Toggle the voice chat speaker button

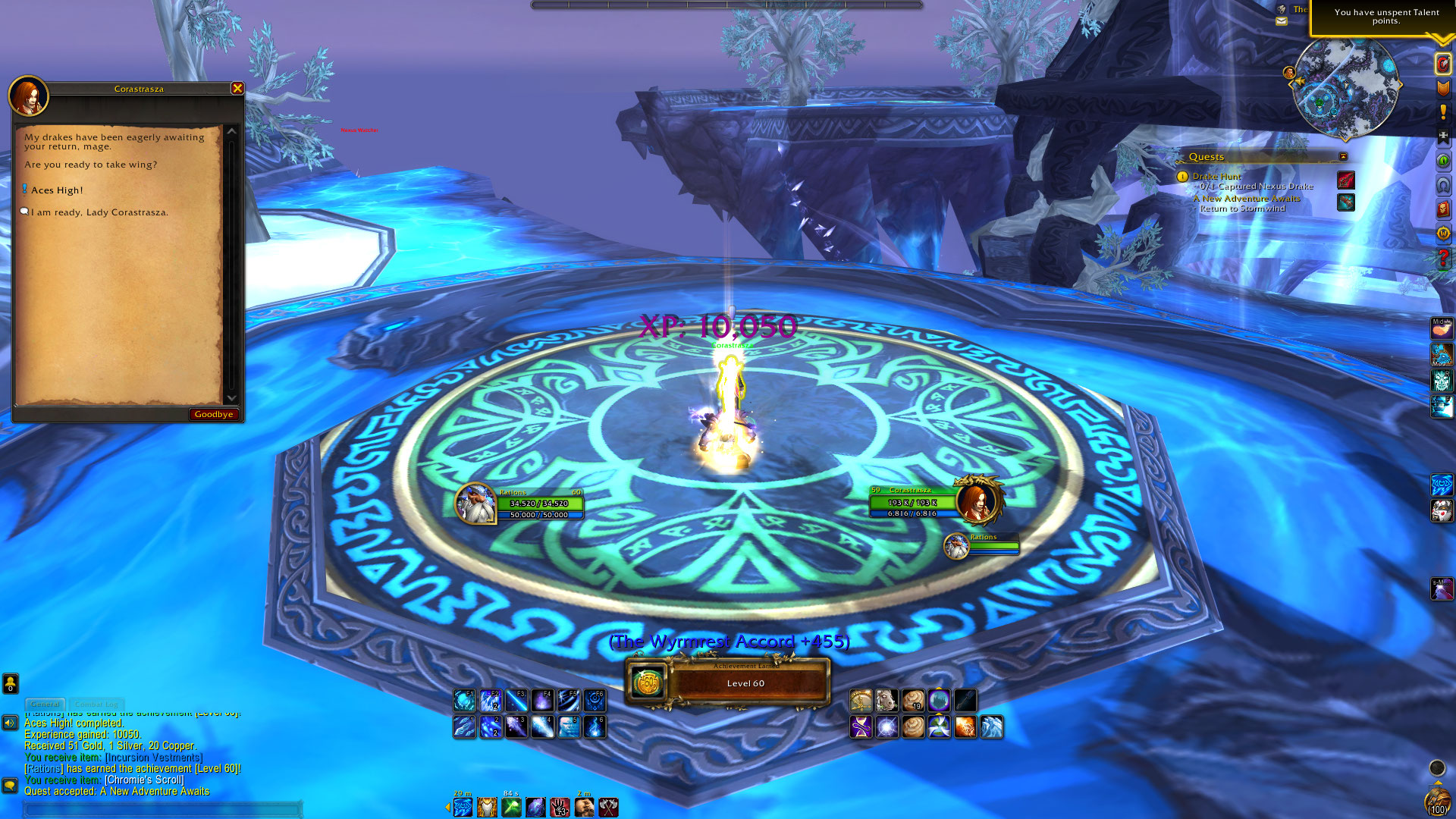tap(10, 723)
